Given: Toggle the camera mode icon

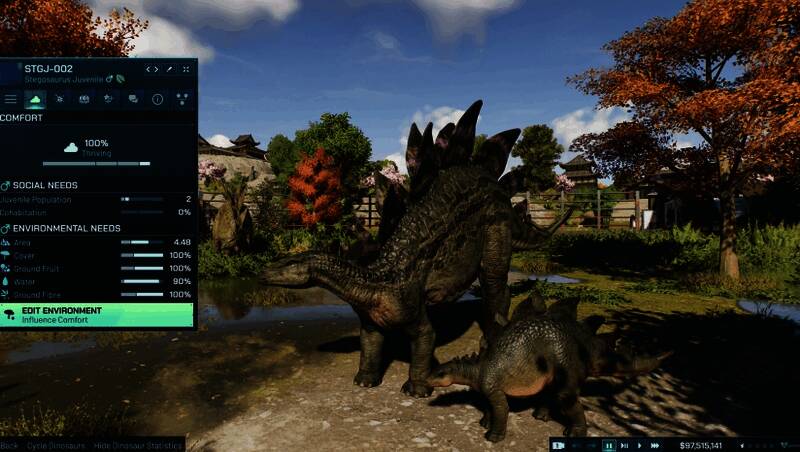Looking at the screenshot, I should click(558, 445).
